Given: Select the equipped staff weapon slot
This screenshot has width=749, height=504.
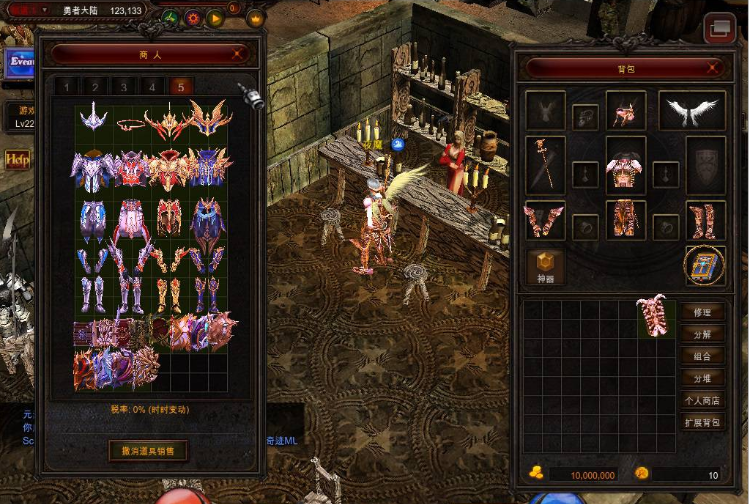Looking at the screenshot, I should (545, 164).
